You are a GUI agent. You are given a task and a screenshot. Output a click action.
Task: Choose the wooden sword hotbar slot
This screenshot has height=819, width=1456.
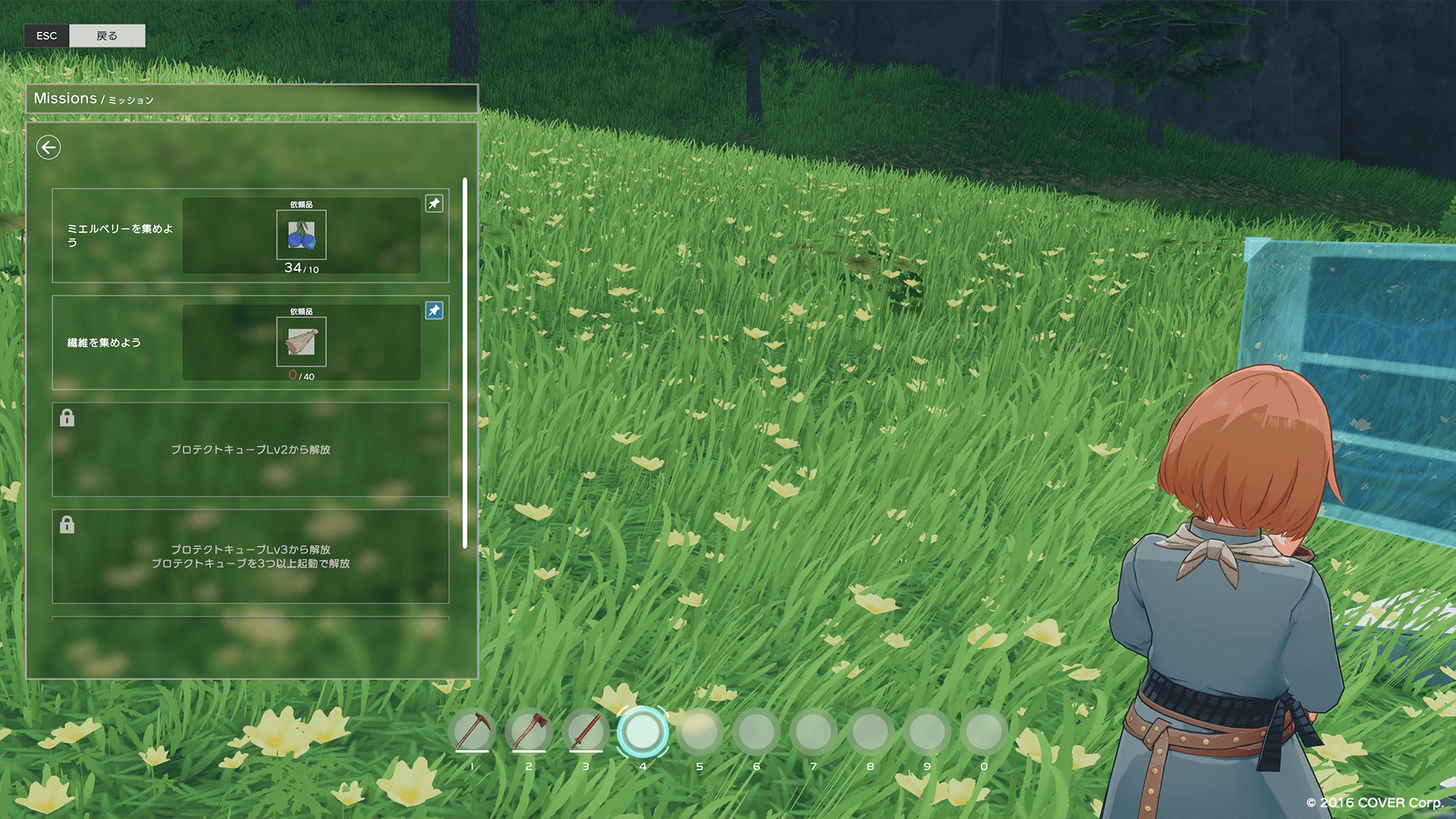click(x=586, y=732)
